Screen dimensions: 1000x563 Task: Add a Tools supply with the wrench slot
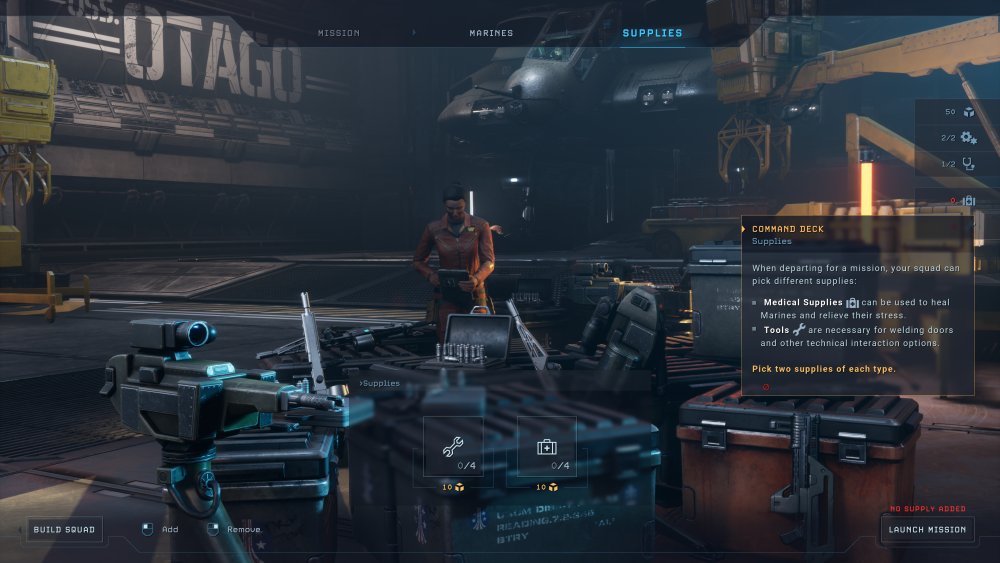click(x=453, y=447)
